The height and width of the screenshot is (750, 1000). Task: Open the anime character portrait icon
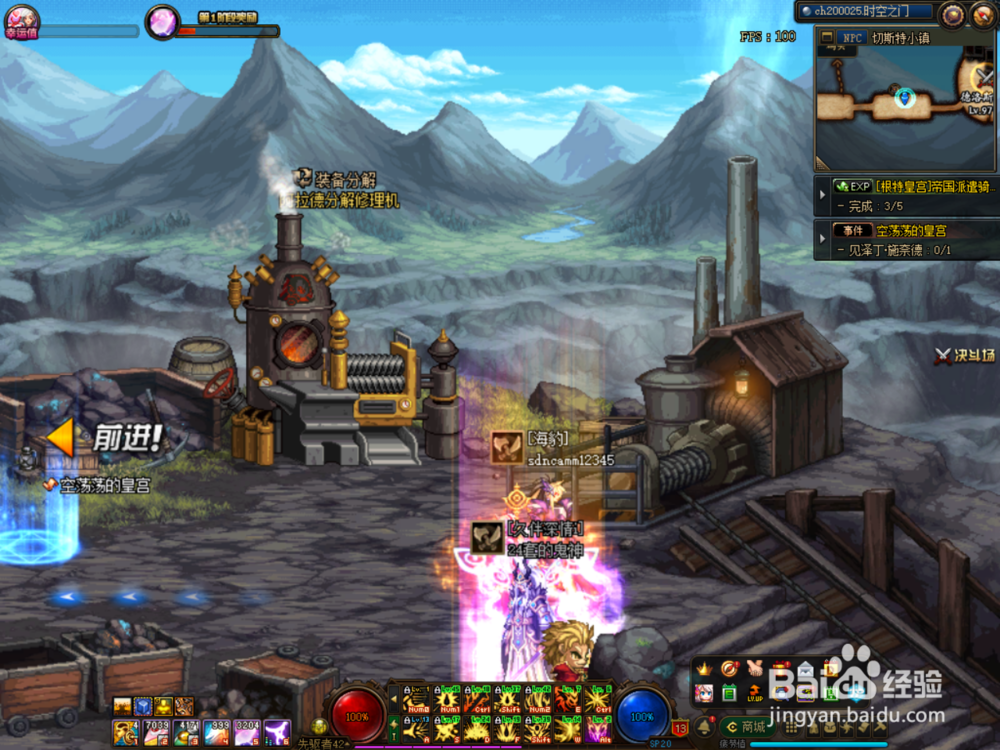point(705,692)
